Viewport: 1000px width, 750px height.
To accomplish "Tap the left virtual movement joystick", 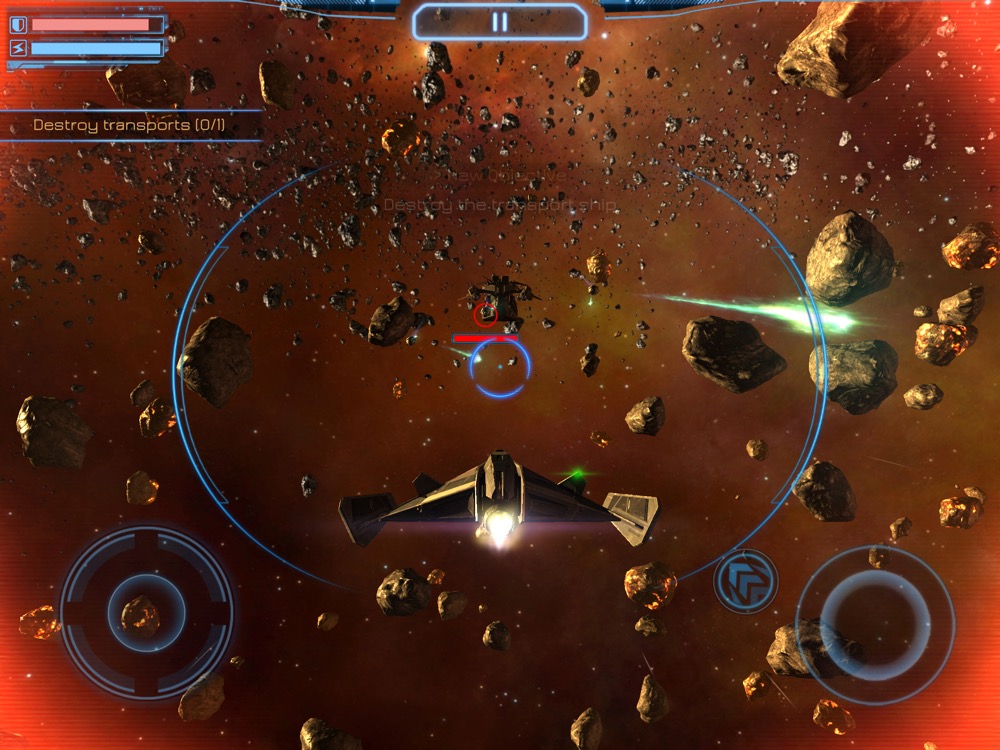I will (147, 612).
